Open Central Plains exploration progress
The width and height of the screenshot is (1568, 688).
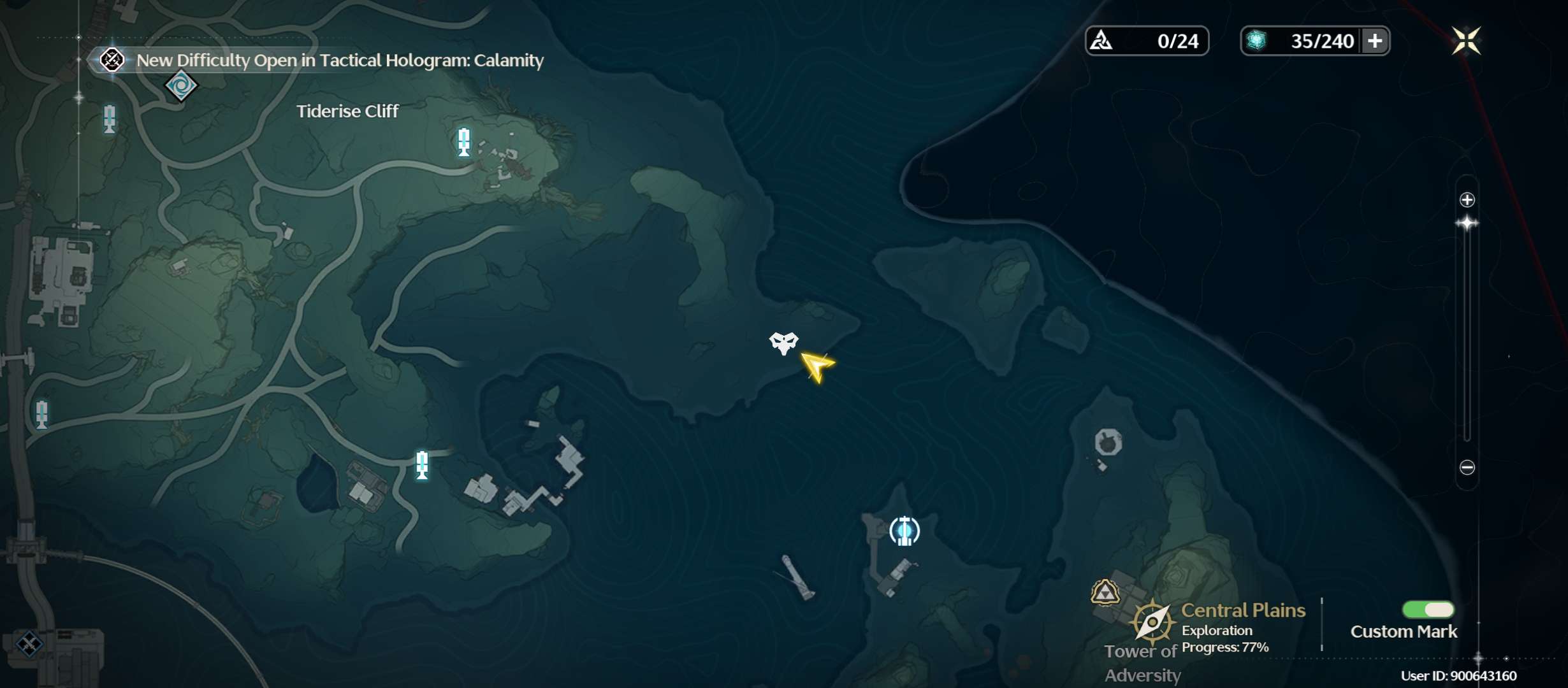pos(1224,627)
